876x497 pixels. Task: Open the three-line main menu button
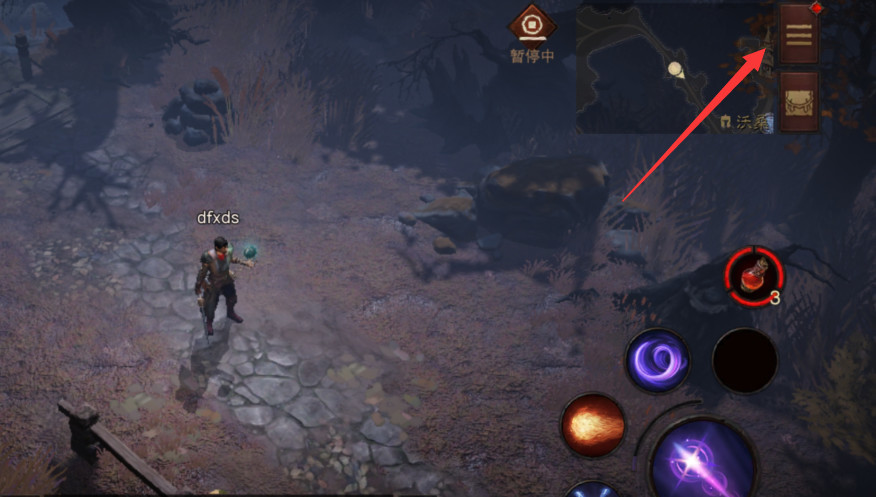pos(799,33)
